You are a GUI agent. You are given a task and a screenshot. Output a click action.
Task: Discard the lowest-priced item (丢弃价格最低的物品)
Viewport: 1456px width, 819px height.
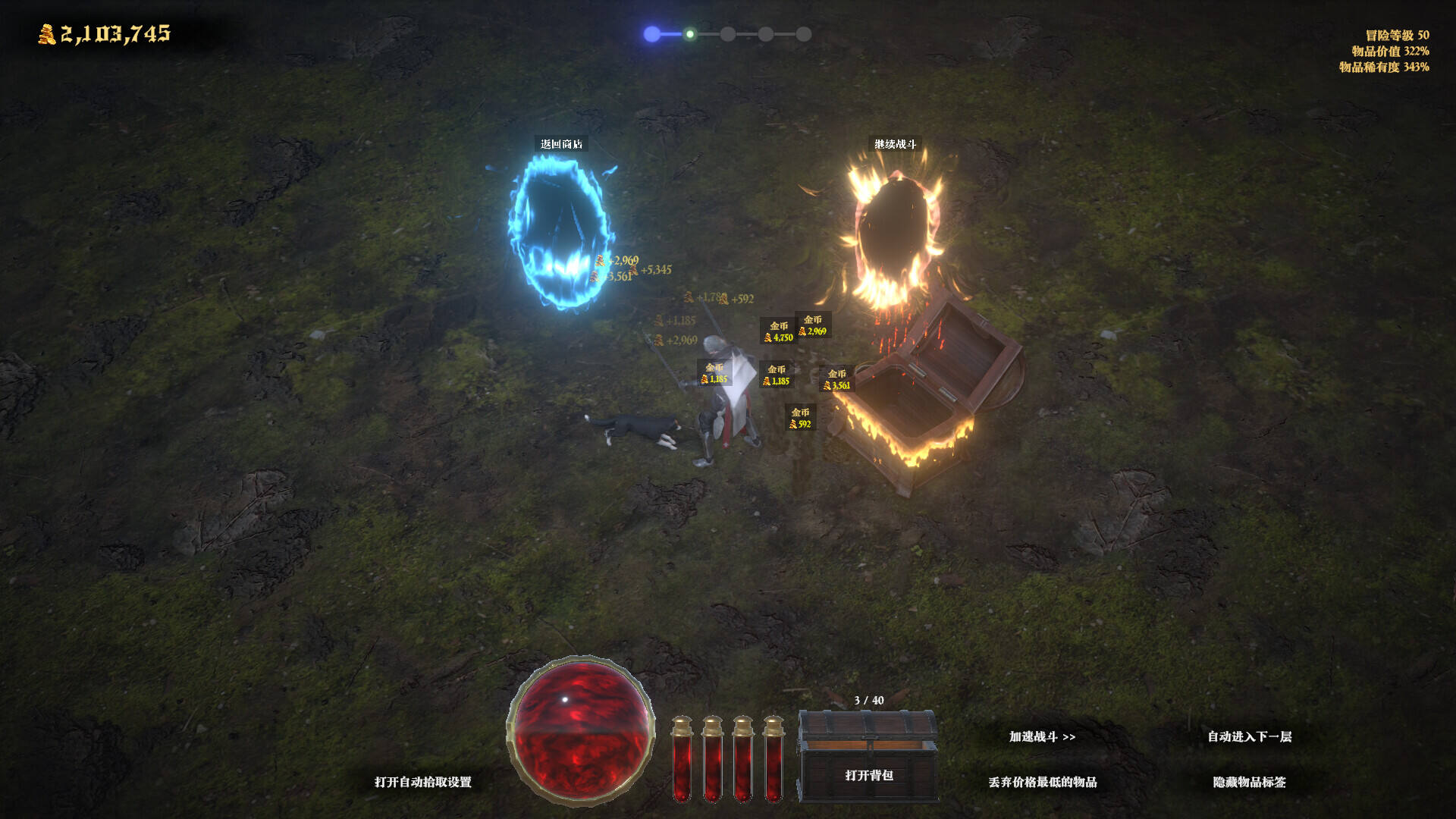tap(1042, 782)
